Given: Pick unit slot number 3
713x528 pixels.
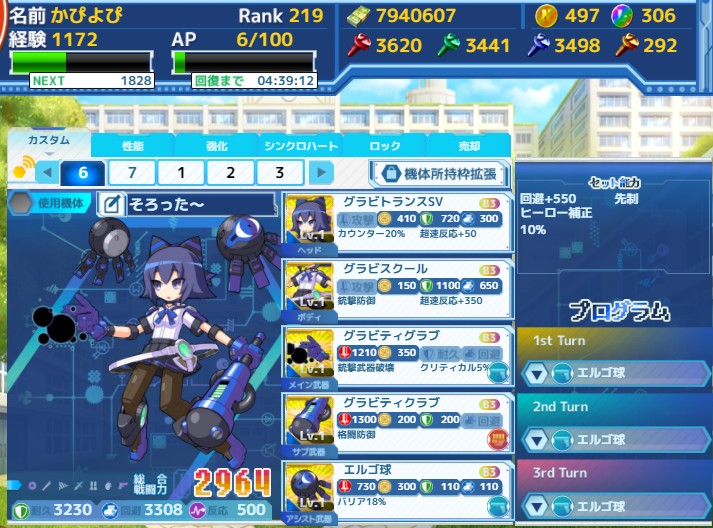Looking at the screenshot, I should 282,172.
